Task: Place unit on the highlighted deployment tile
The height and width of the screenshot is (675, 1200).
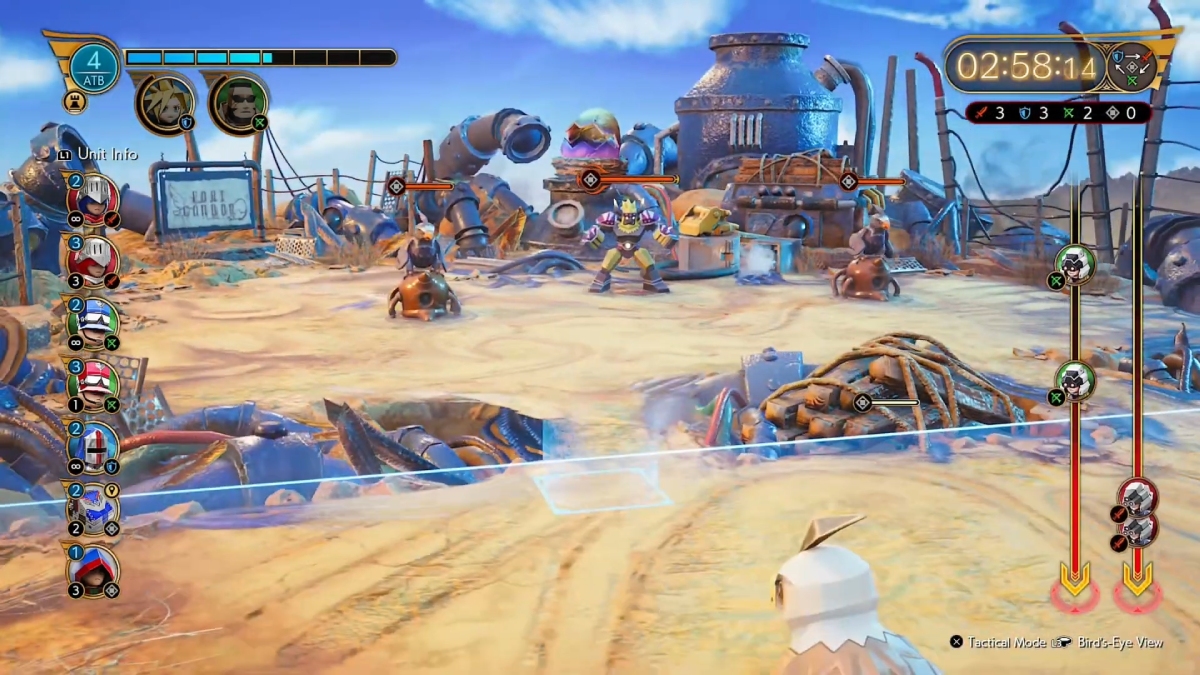Action: 601,485
